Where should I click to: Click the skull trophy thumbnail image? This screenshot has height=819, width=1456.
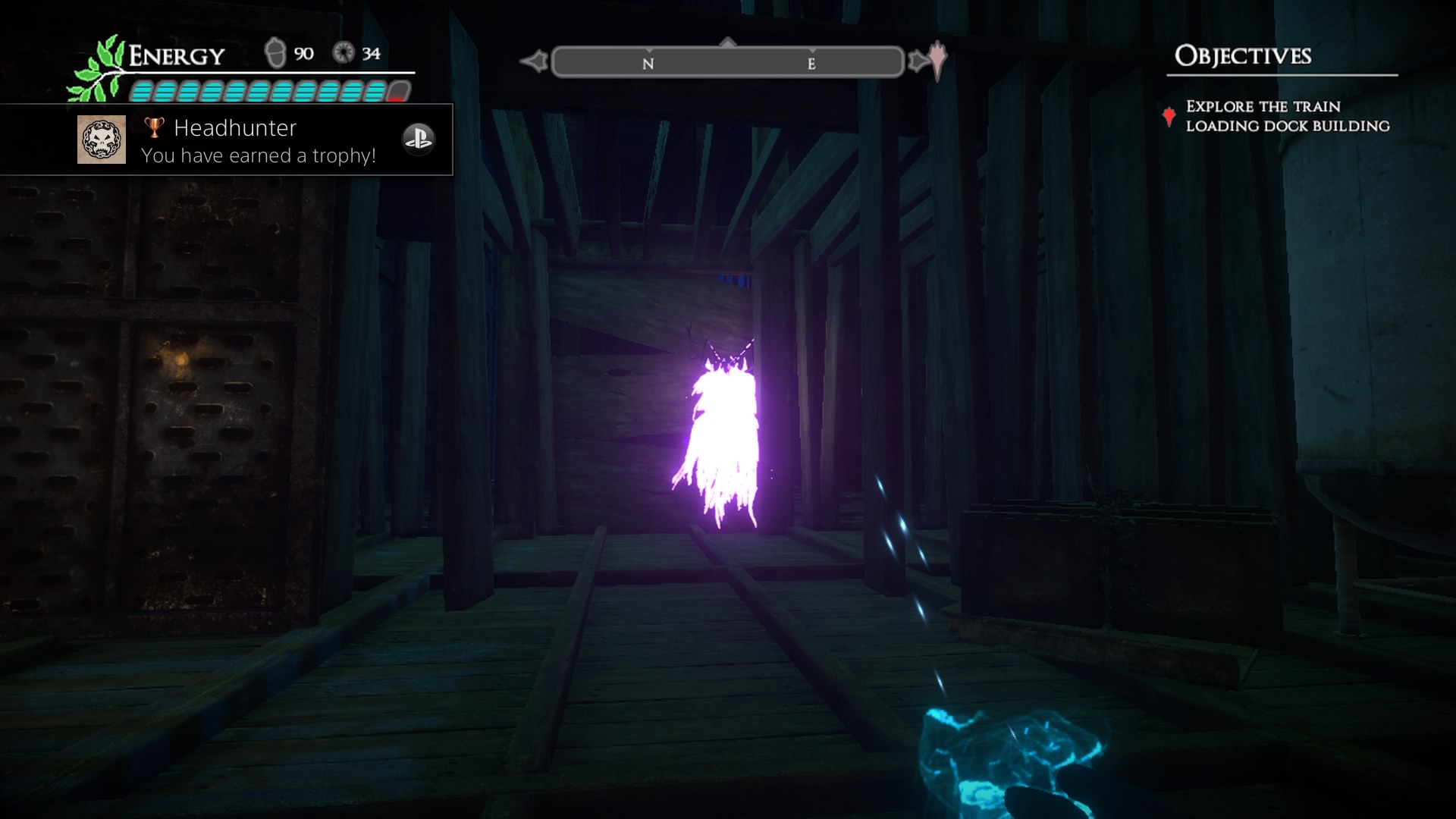pyautogui.click(x=102, y=140)
